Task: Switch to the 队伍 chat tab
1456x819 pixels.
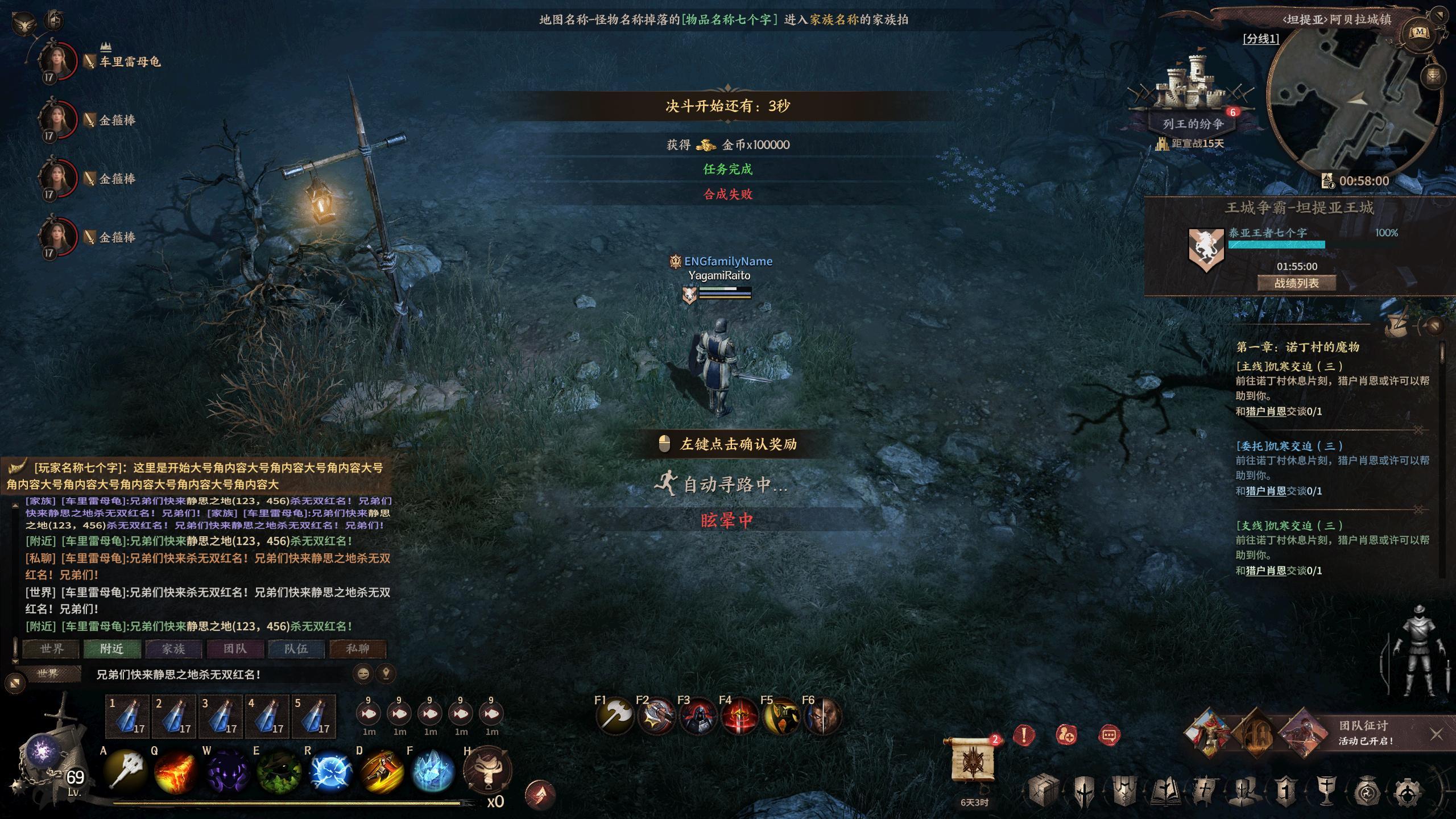Action: pyautogui.click(x=296, y=648)
